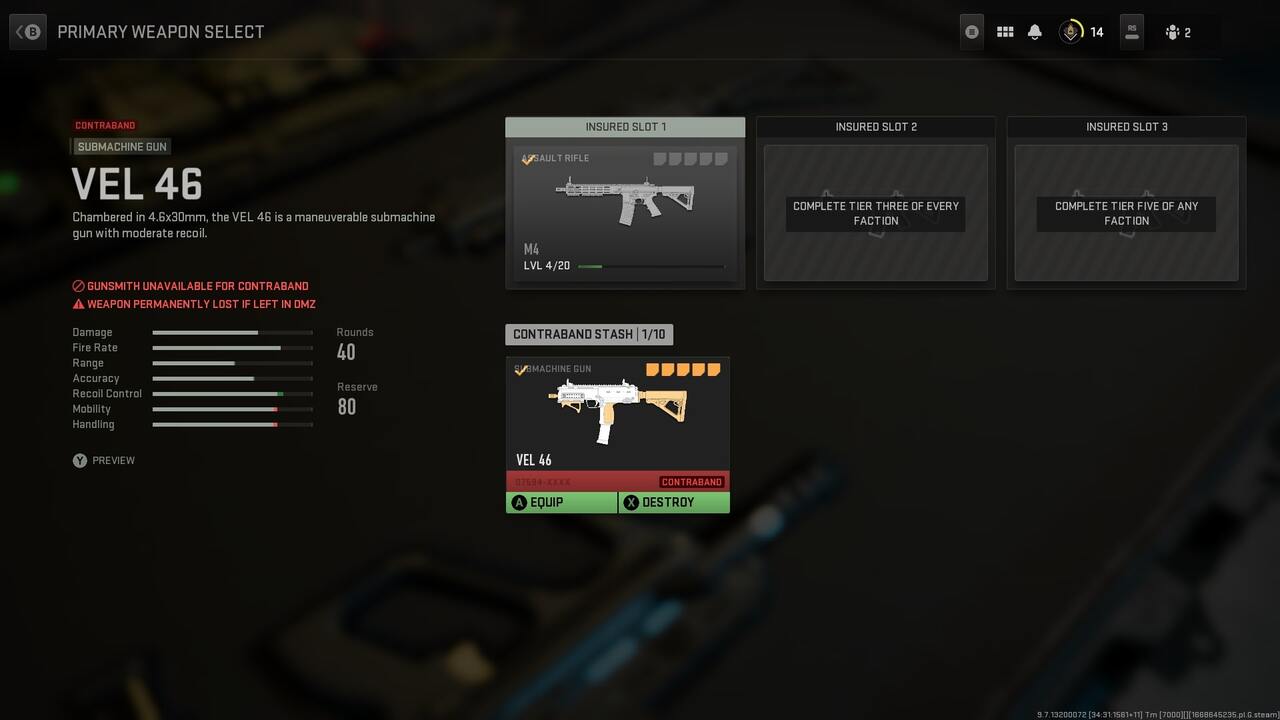1280x720 pixels.
Task: Click the red Contraband tag on VEL 46
Action: click(x=691, y=481)
